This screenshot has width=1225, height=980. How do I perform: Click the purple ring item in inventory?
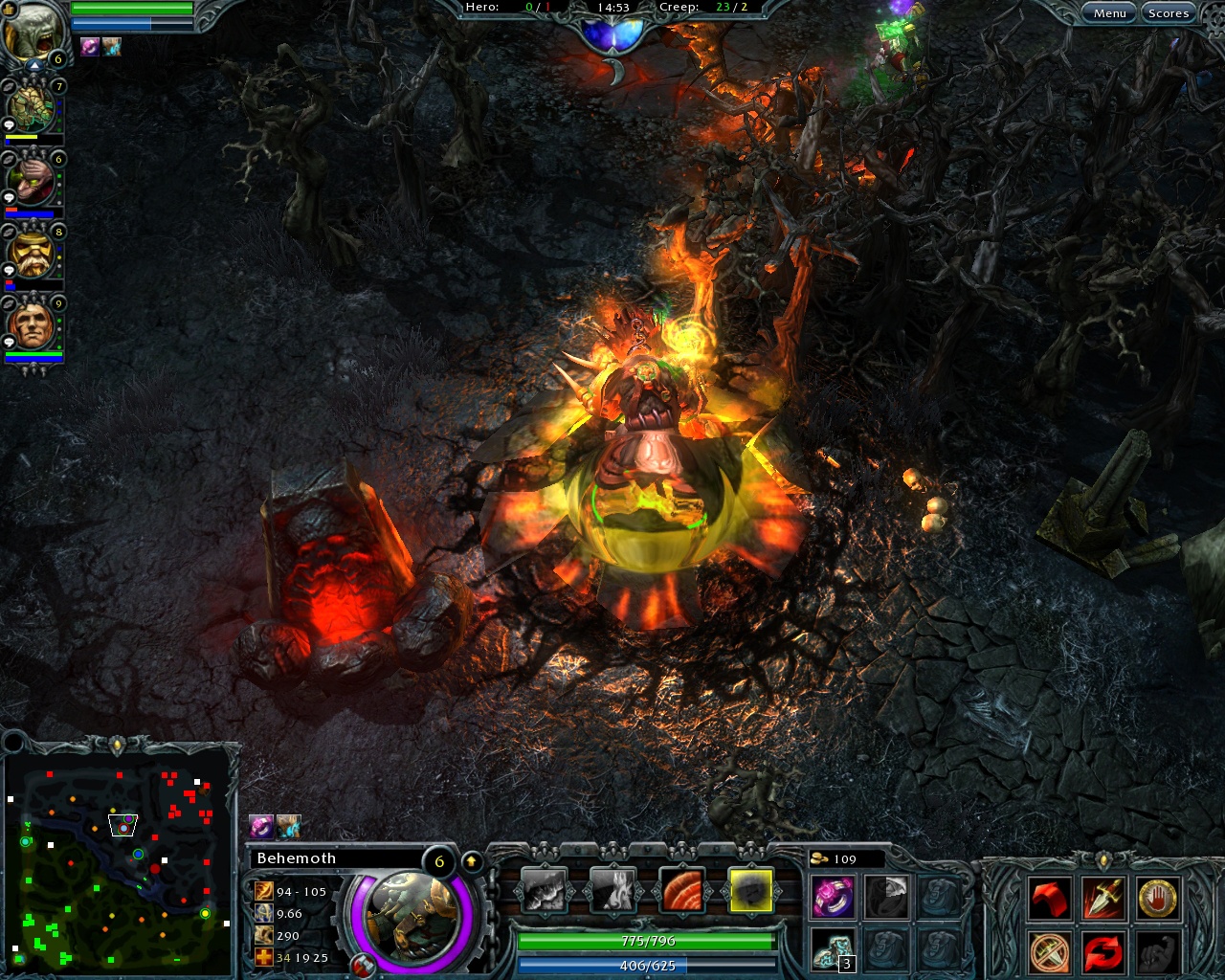(x=834, y=896)
